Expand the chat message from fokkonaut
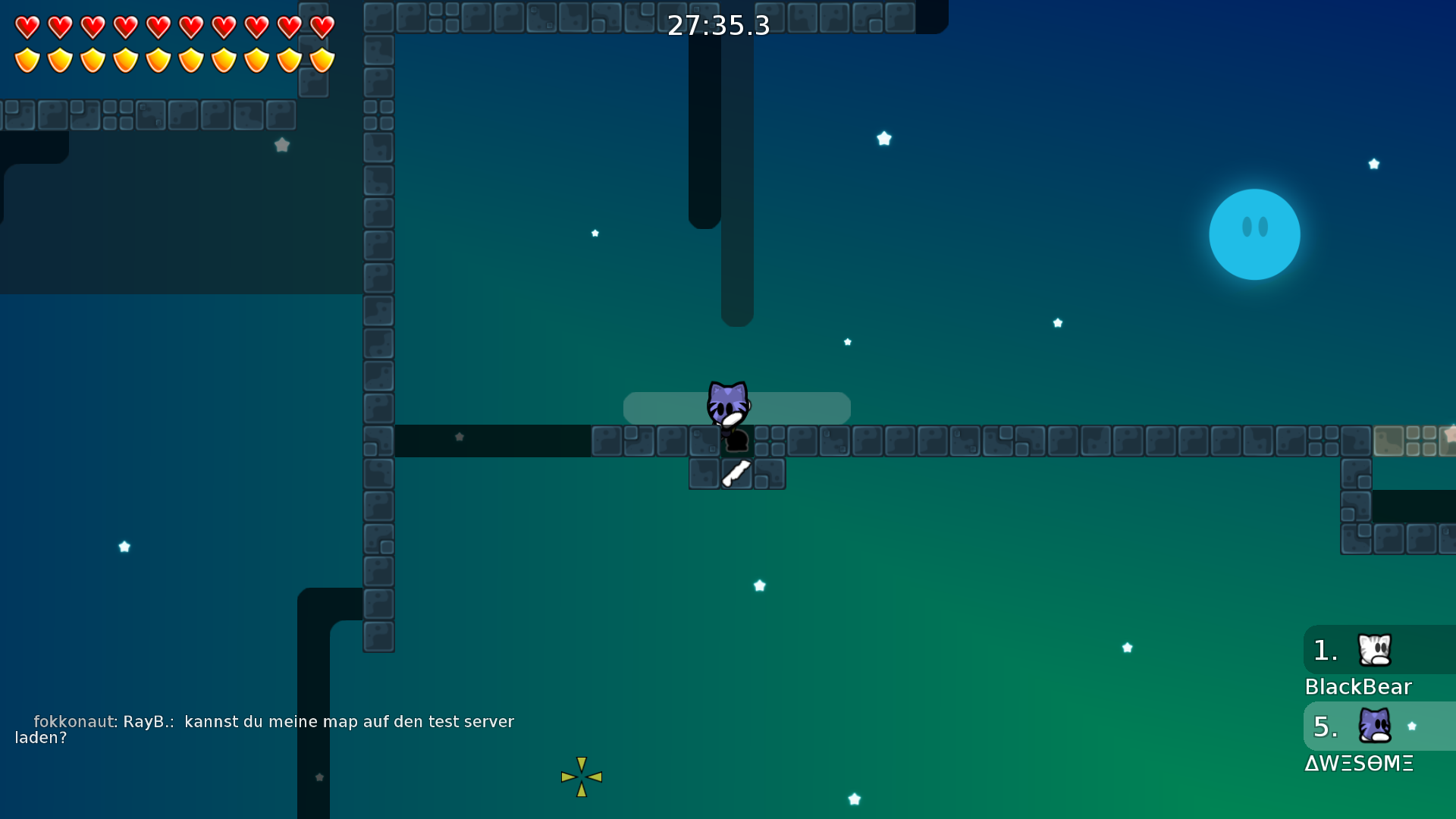The height and width of the screenshot is (819, 1456). click(x=271, y=730)
